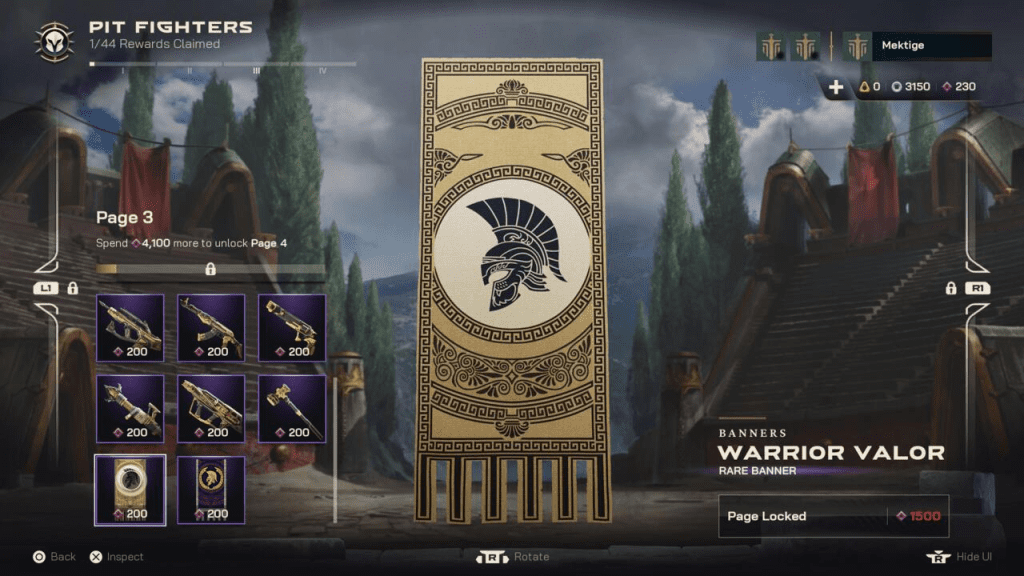Click the Page Locked purchase button
This screenshot has width=1024, height=576.
click(833, 516)
